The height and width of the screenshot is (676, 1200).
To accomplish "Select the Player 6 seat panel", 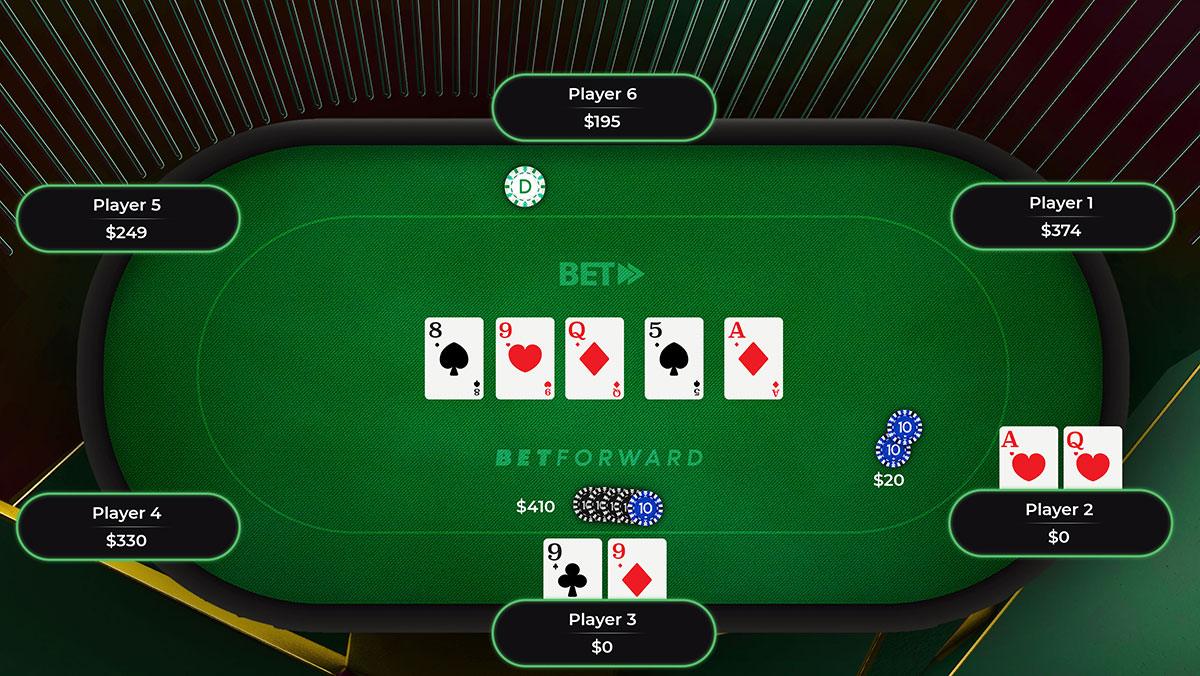I will click(x=603, y=107).
